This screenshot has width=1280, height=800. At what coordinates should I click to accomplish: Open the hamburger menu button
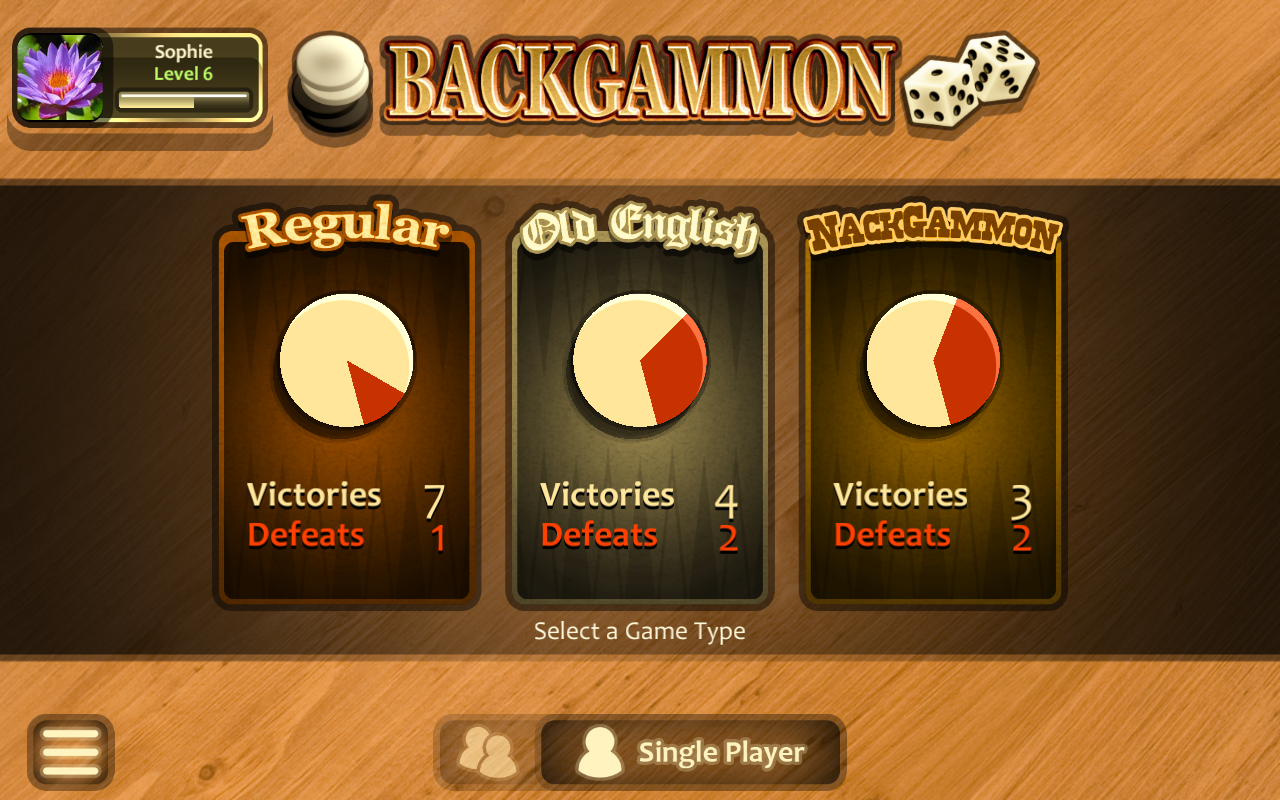click(70, 752)
